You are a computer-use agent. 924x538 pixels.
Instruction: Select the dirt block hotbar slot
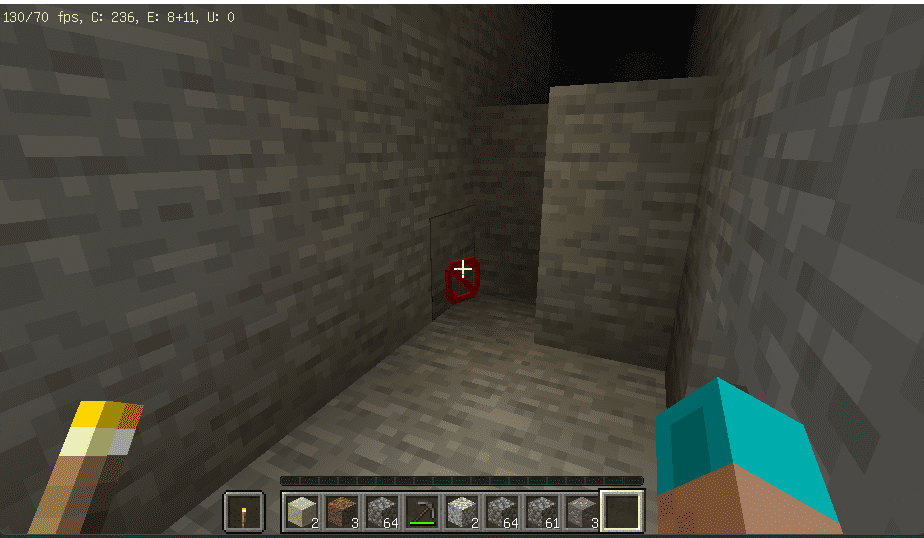click(340, 512)
